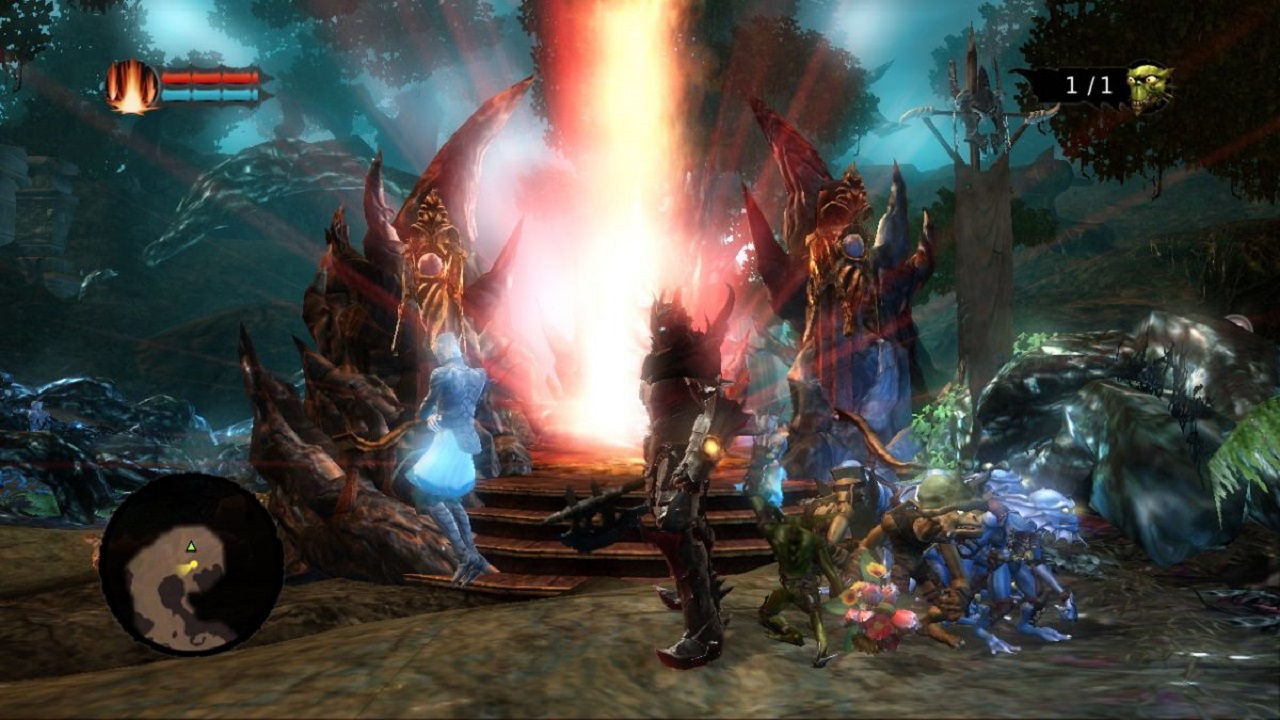
Task: Click the green player arrow on the minimap
Action: (x=191, y=546)
